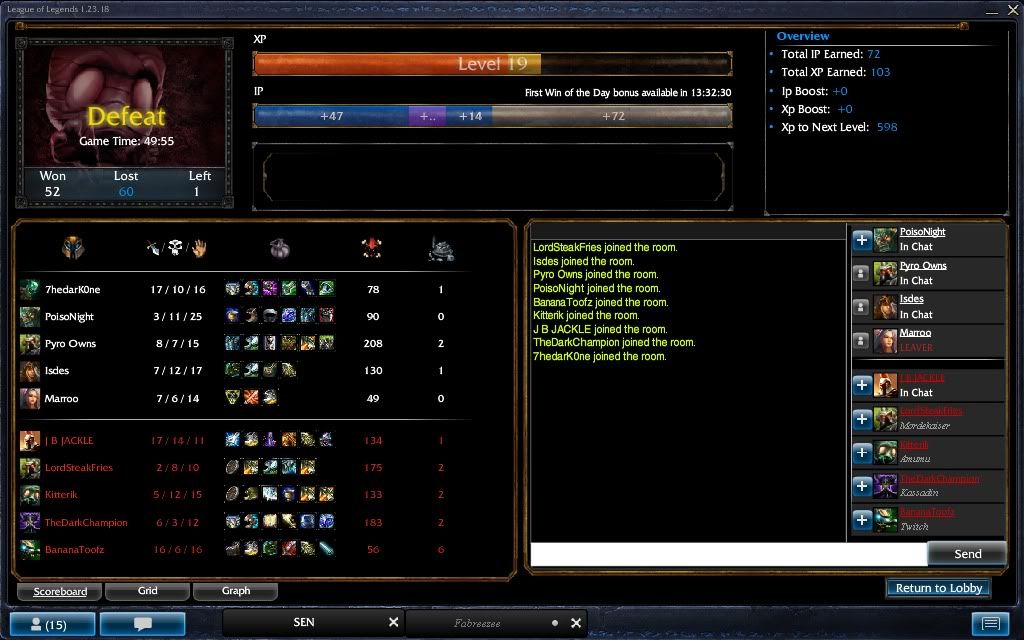The image size is (1024, 640).
Task: Return to Lobby
Action: [x=938, y=588]
